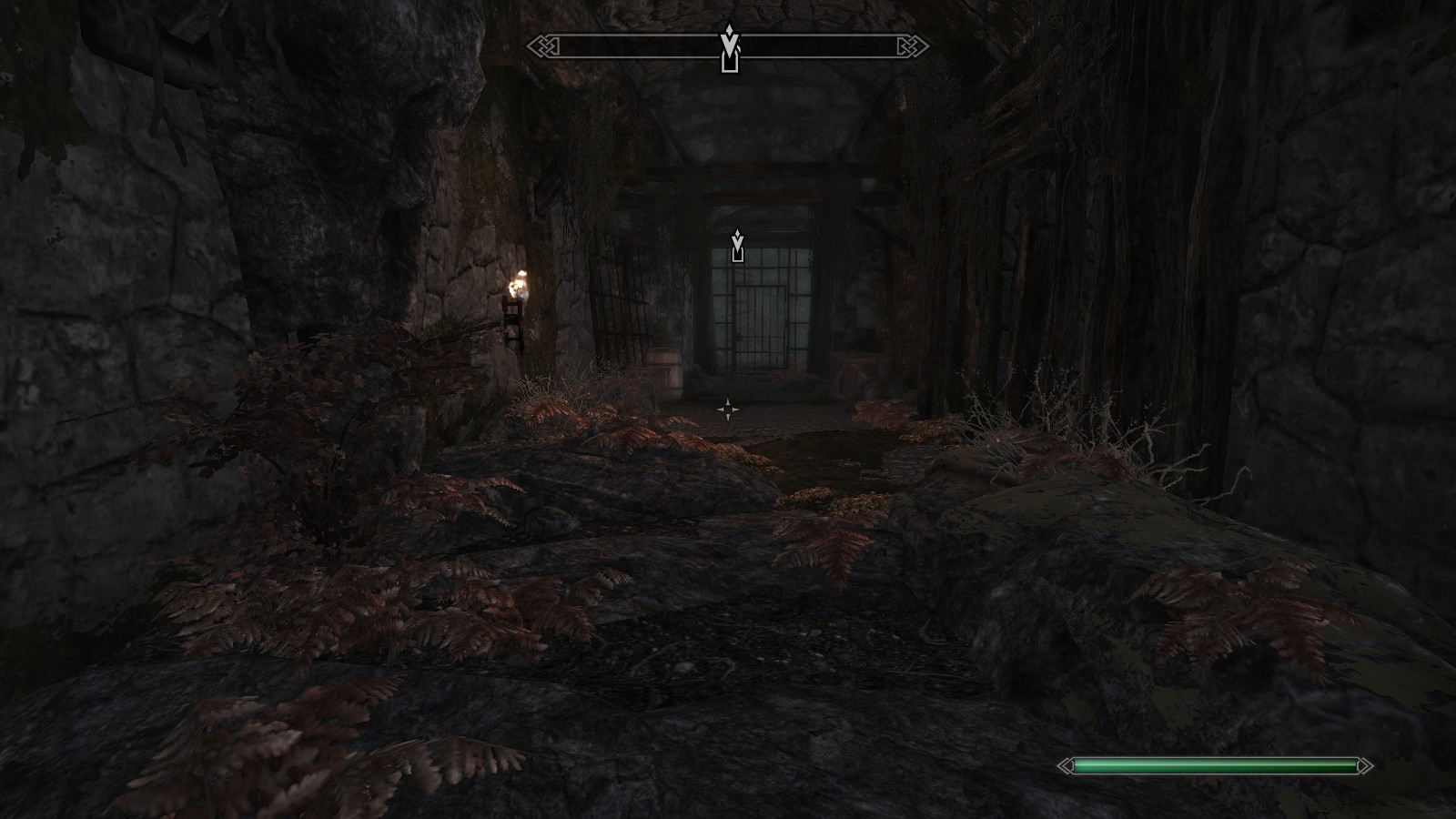Select the floating quest marker above the gate

click(737, 246)
